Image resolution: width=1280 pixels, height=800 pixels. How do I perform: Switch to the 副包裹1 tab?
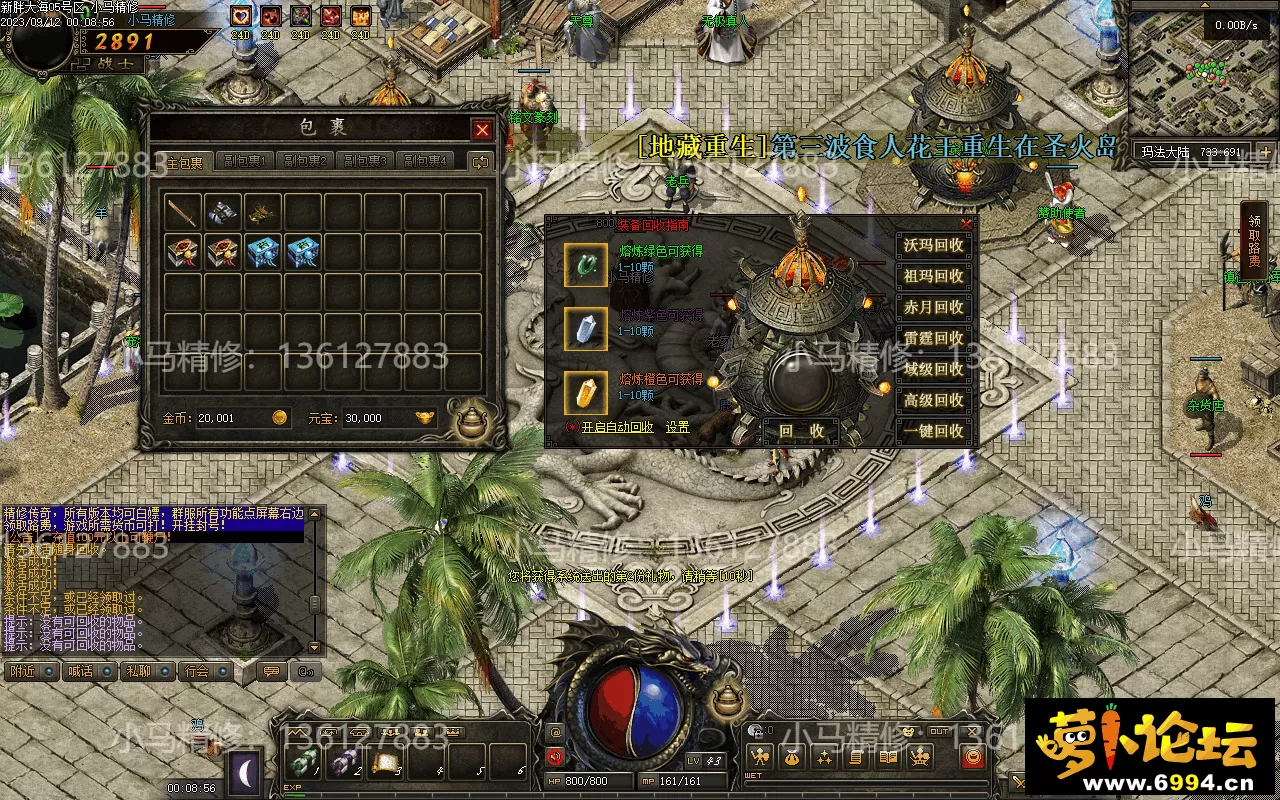pos(245,161)
